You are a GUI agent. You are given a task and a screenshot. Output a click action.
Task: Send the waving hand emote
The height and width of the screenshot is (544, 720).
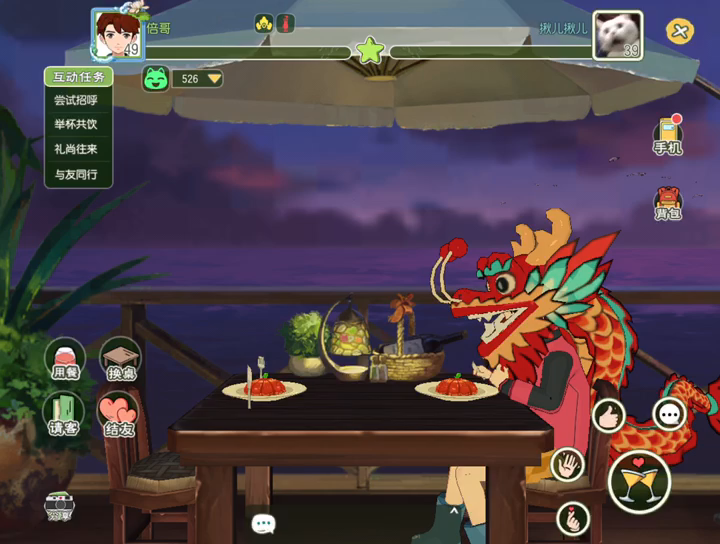pos(569,464)
